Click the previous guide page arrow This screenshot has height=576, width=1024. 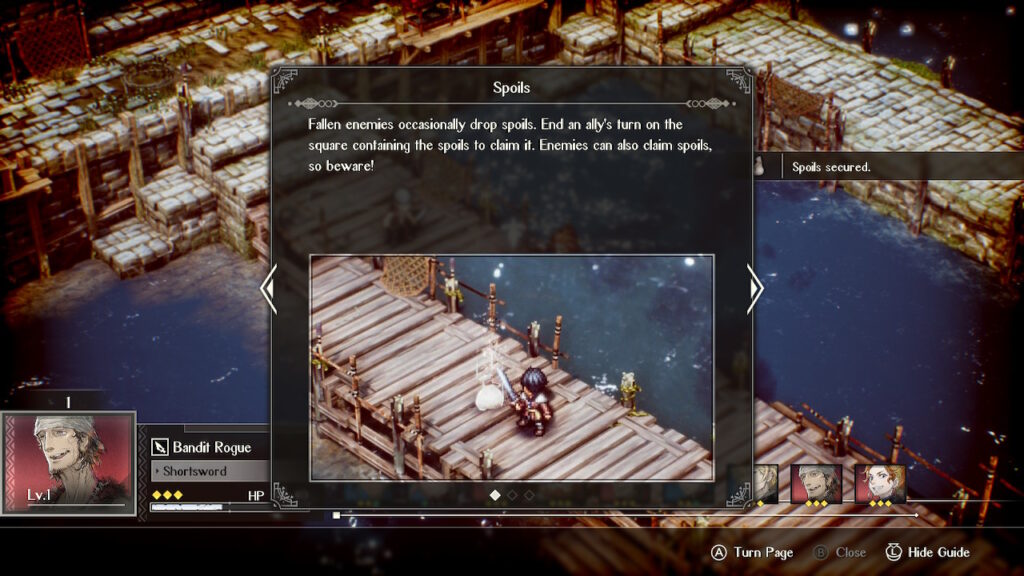tap(267, 289)
